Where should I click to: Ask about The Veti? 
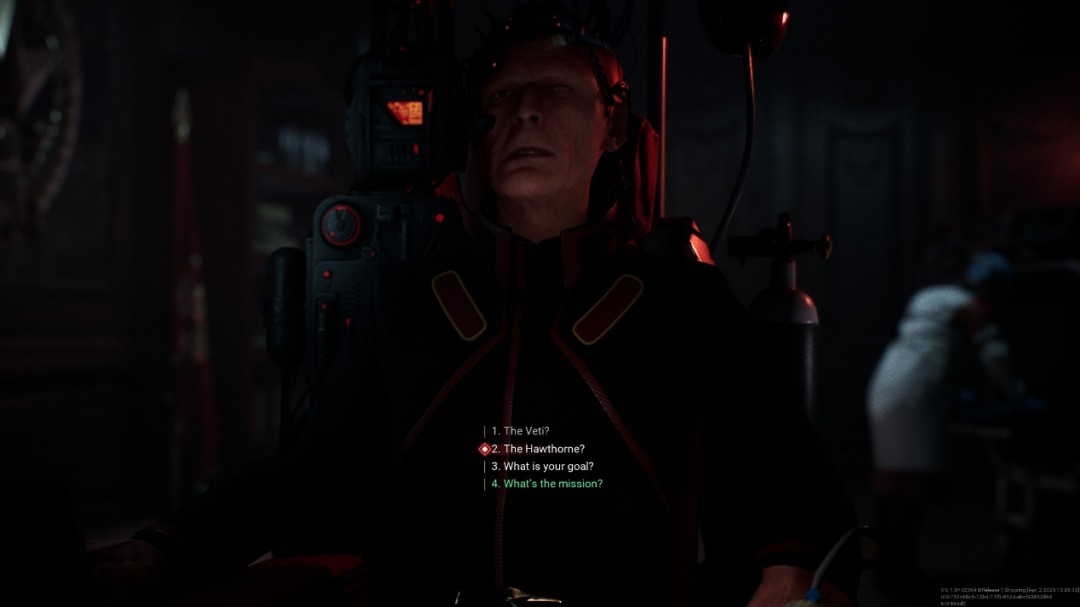click(526, 431)
